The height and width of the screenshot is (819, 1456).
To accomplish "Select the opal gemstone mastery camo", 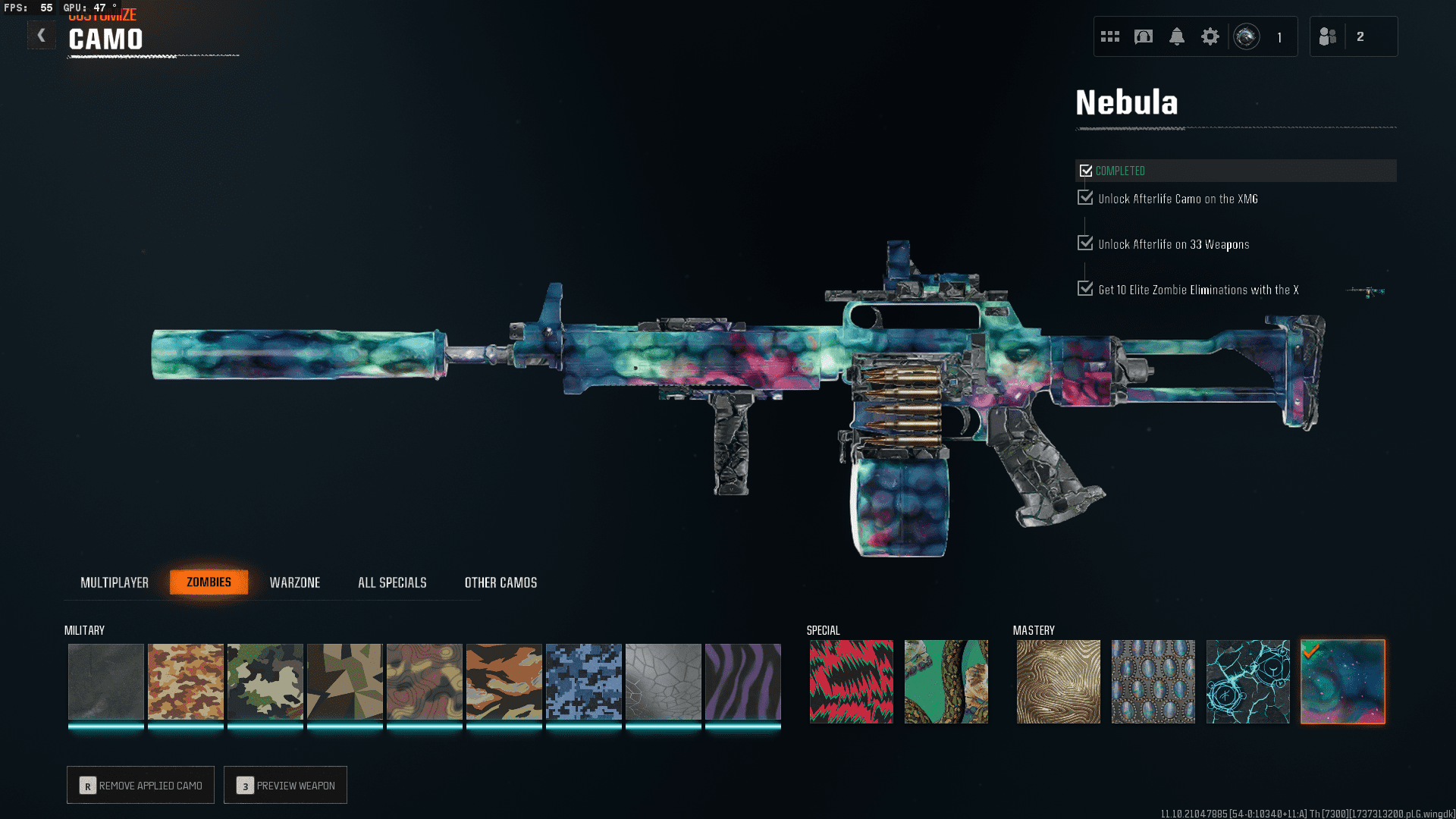I will point(1153,681).
